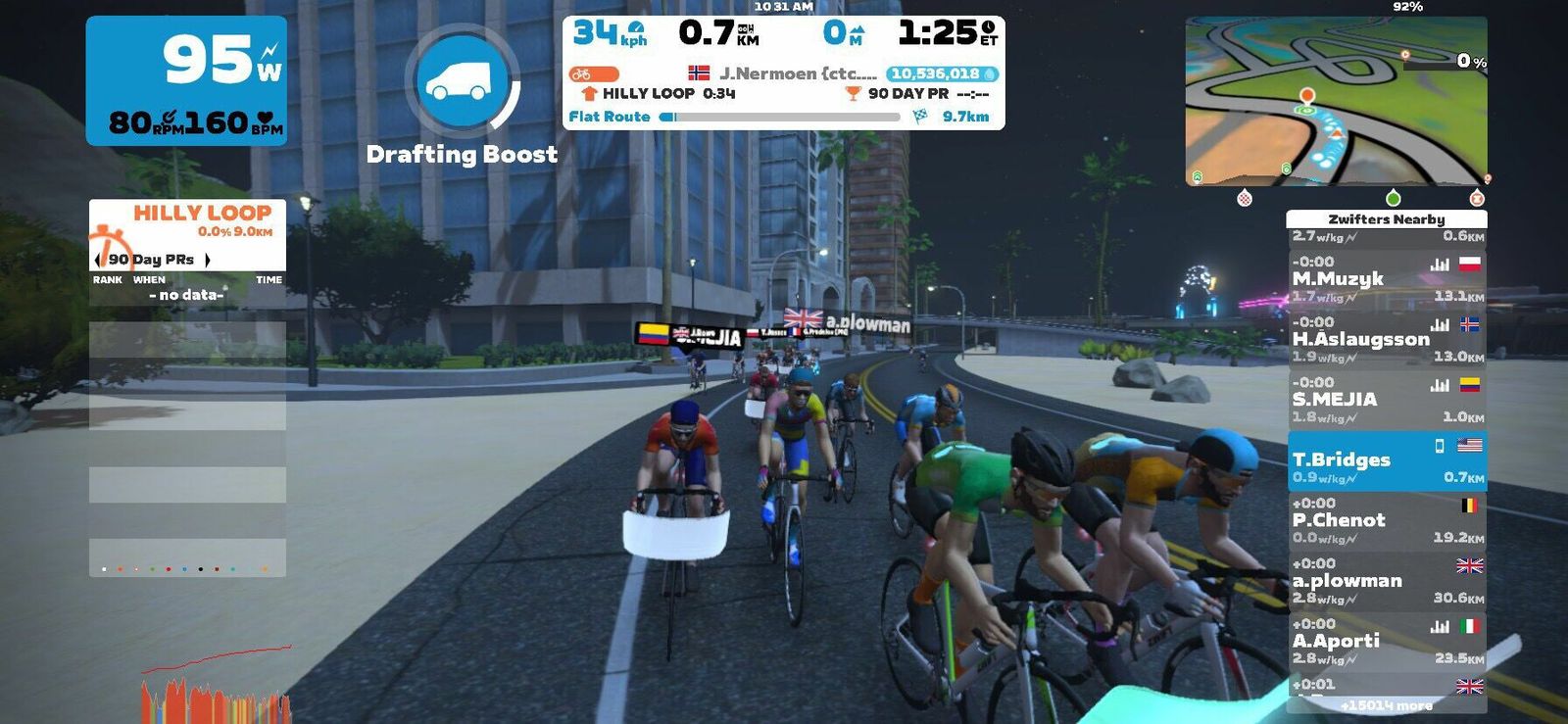This screenshot has height=724, width=1568.
Task: Click the Hilly Loop segment leaderboard header
Action: click(x=202, y=214)
